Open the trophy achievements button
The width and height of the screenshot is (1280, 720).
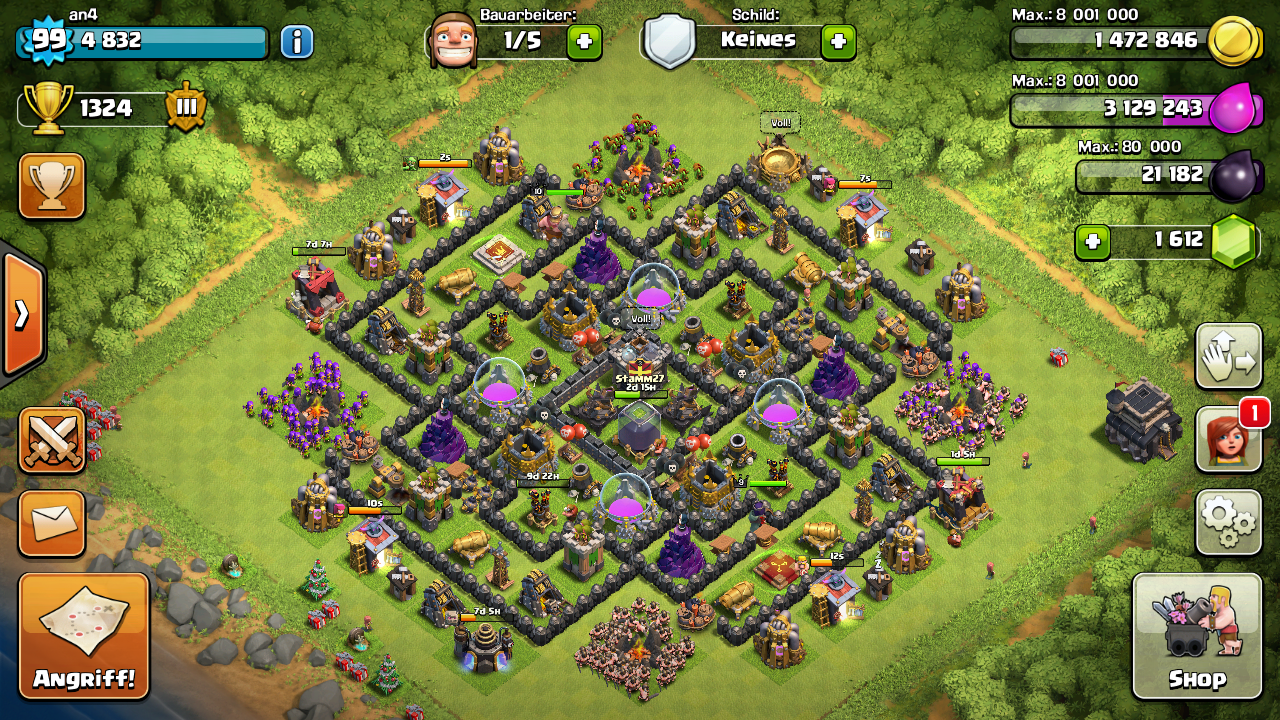[52, 186]
